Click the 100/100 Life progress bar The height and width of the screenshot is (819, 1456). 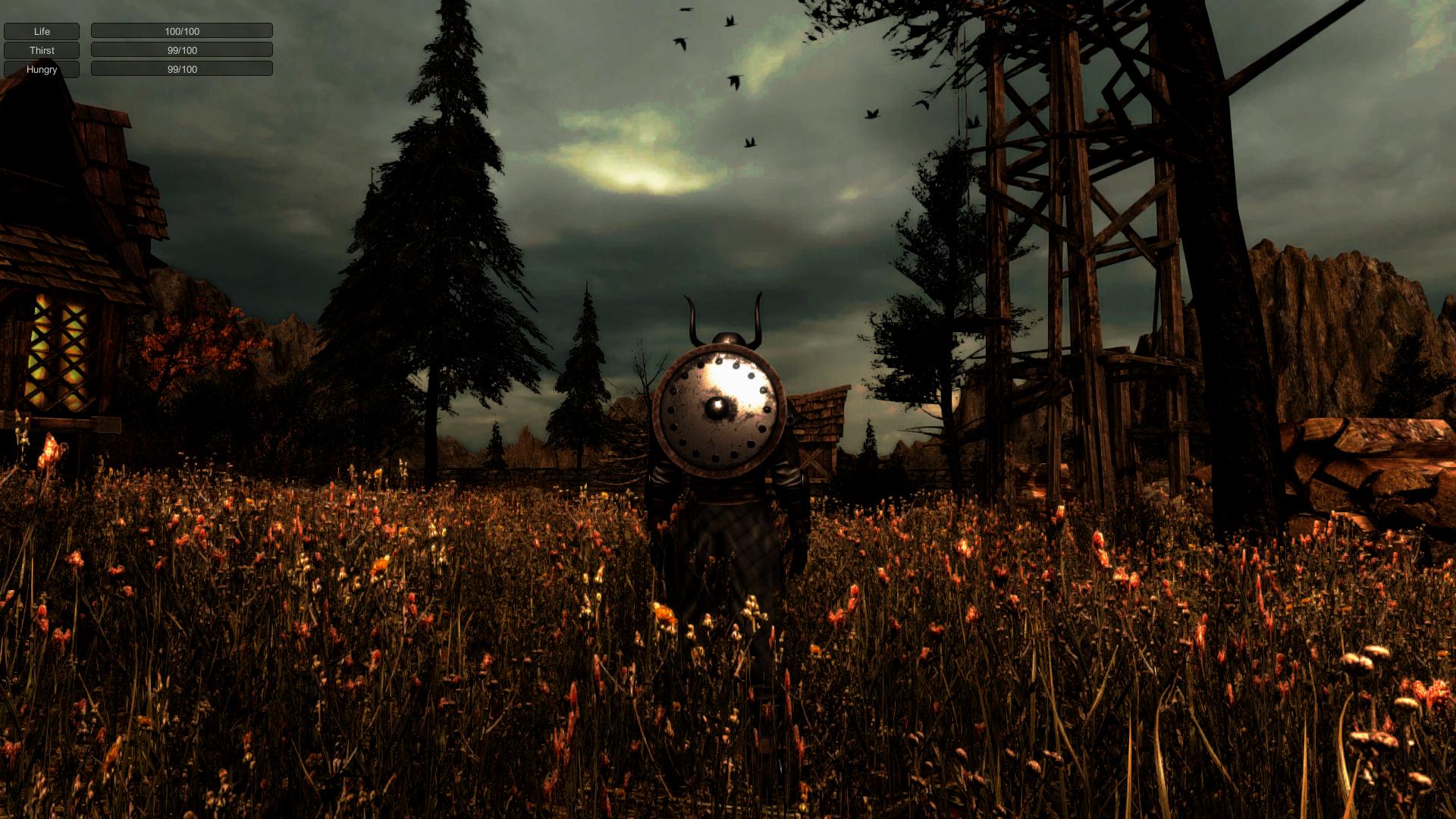181,30
